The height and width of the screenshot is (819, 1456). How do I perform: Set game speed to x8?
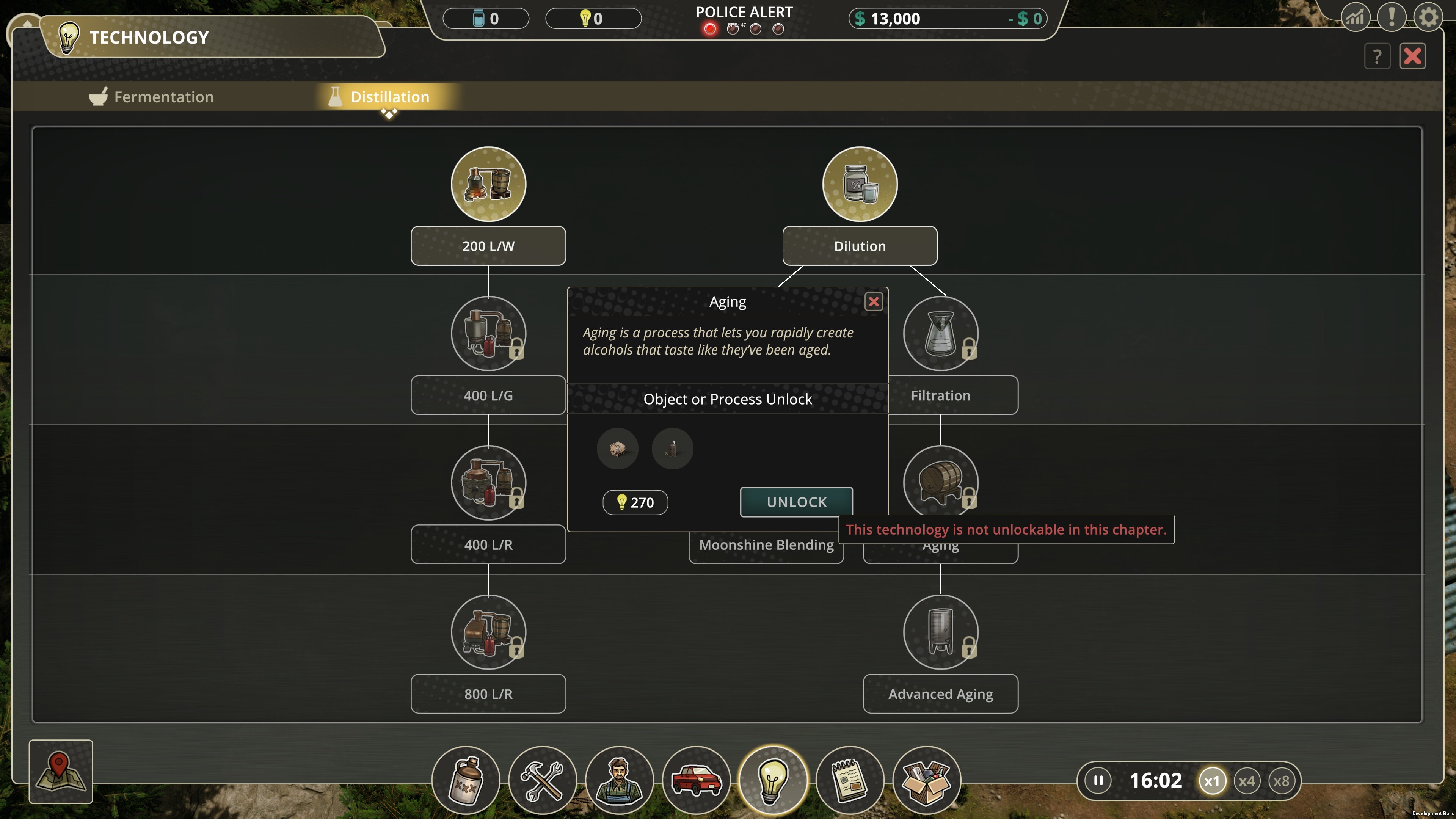pos(1281,781)
